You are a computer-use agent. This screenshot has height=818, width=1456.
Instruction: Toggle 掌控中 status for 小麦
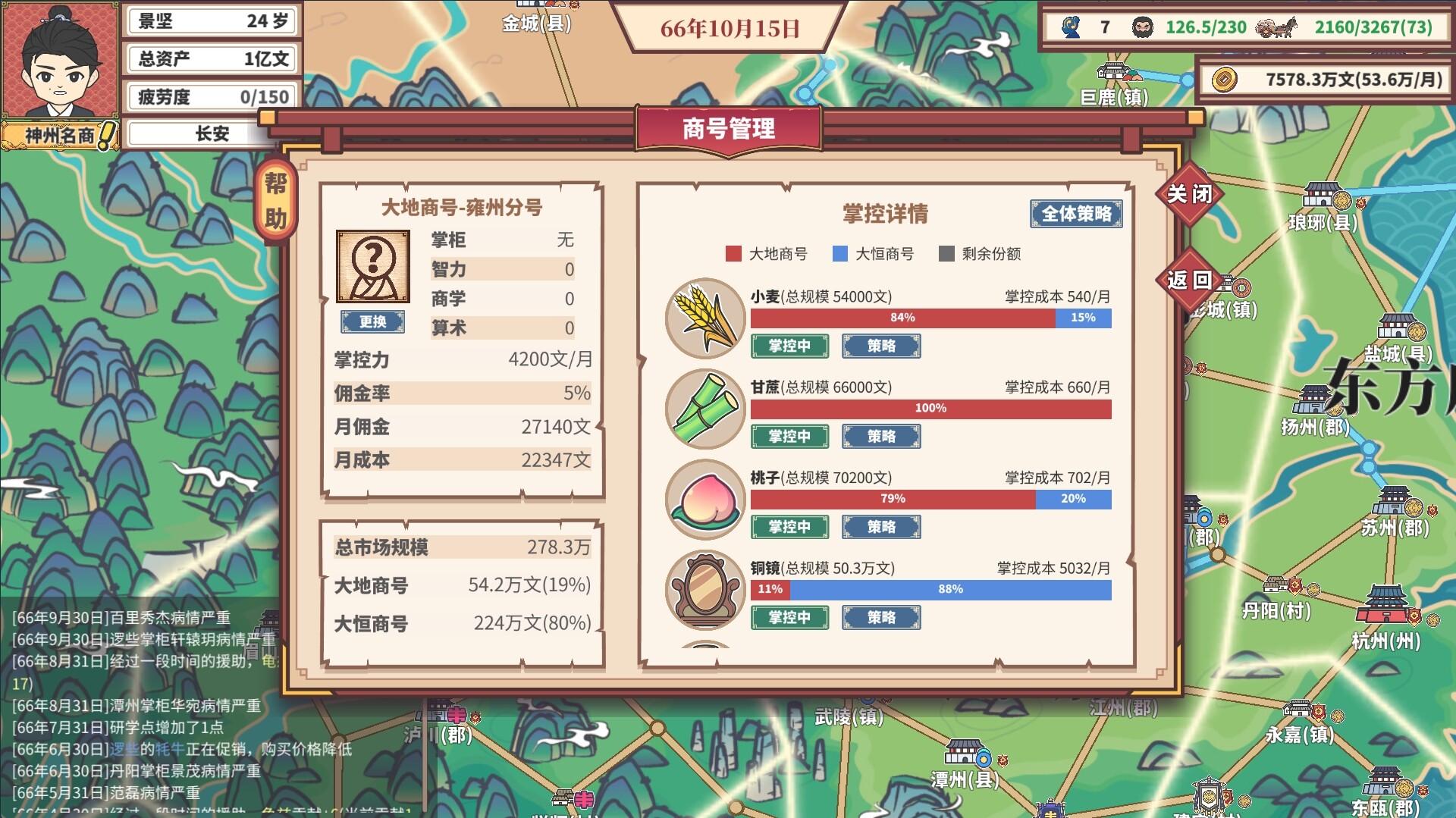(x=789, y=346)
